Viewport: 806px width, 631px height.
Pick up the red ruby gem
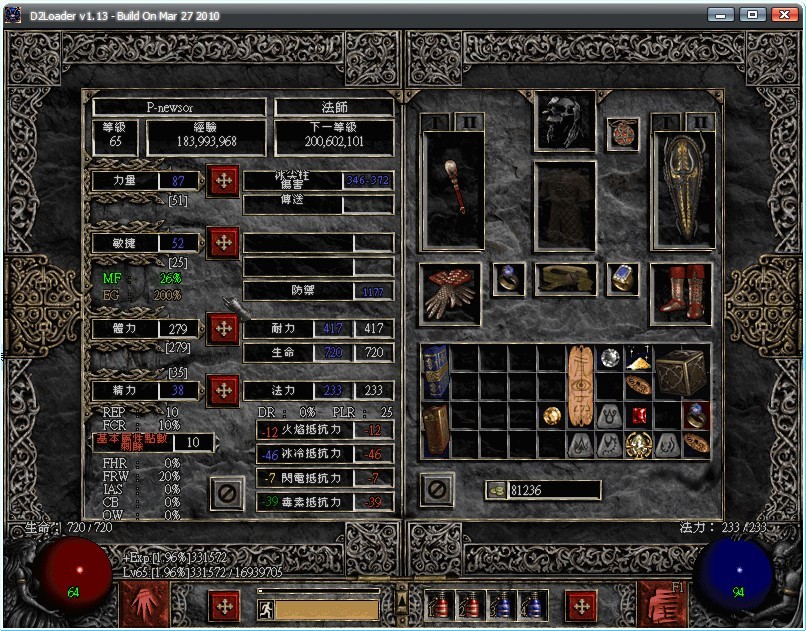click(x=639, y=415)
